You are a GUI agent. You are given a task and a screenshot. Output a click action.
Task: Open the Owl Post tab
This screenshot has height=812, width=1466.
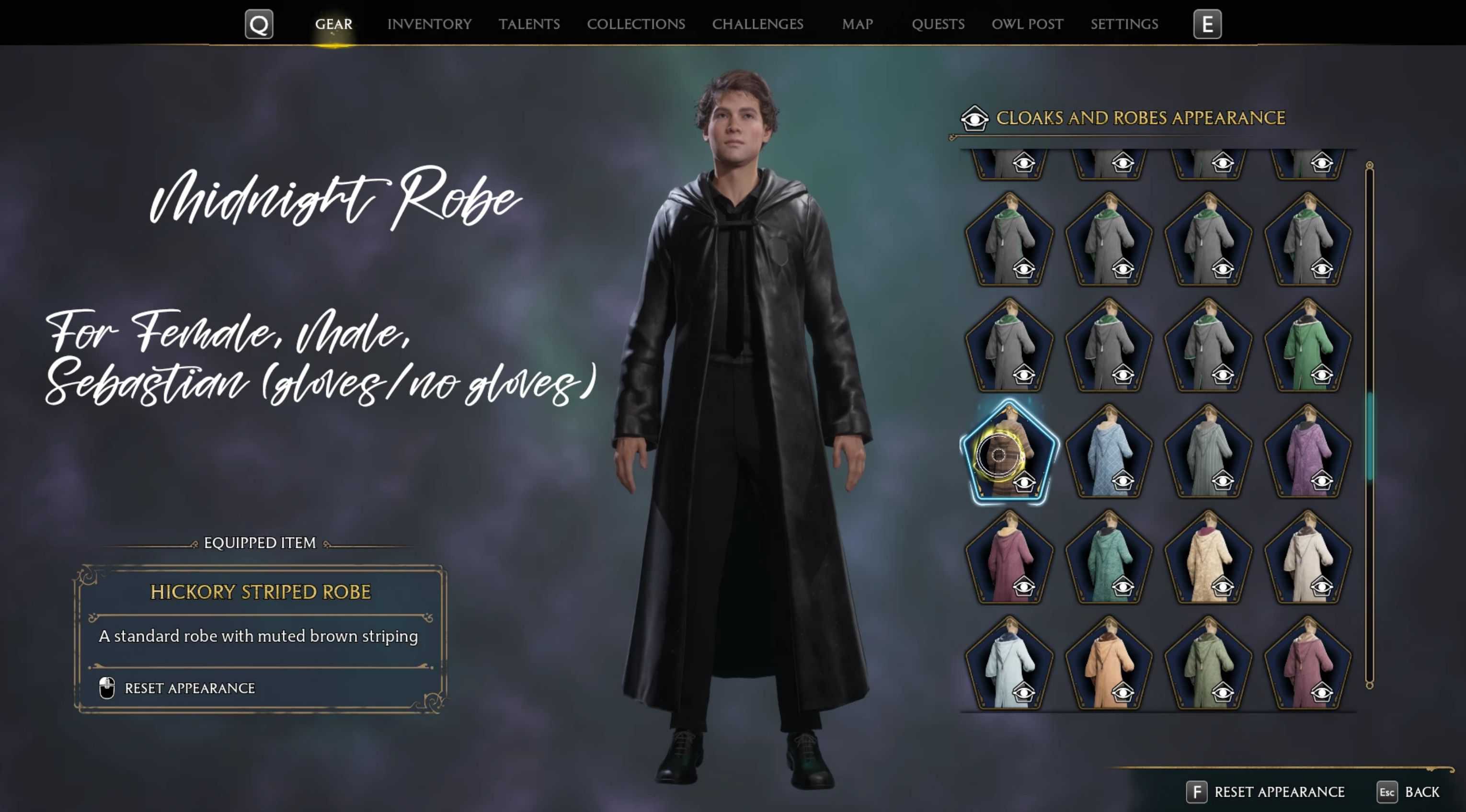1027,24
